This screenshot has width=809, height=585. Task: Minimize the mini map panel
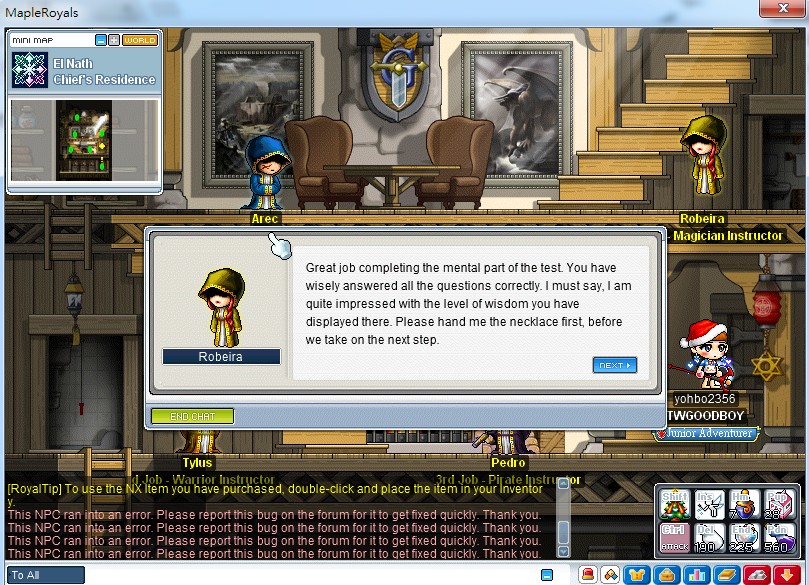101,40
